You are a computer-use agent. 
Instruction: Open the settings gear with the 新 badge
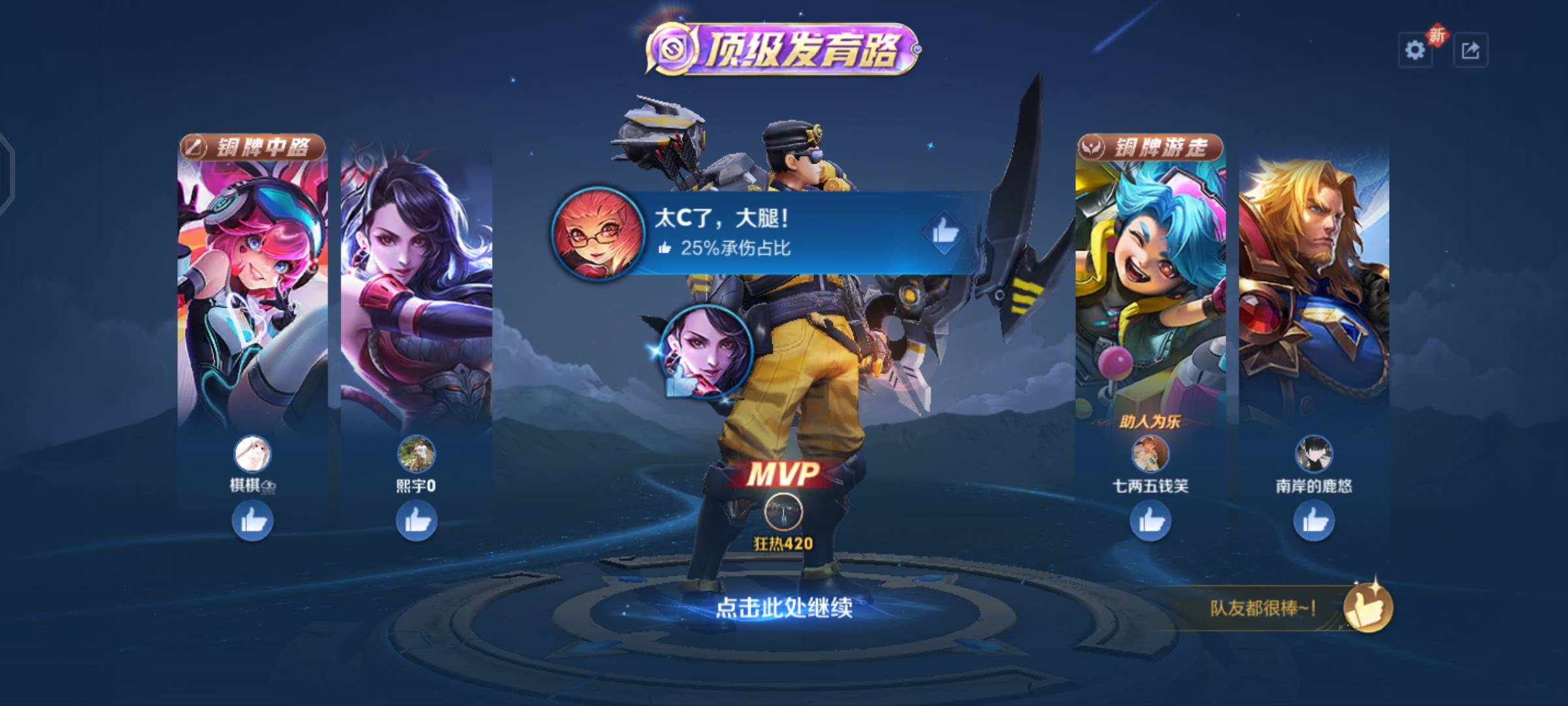tap(1413, 48)
